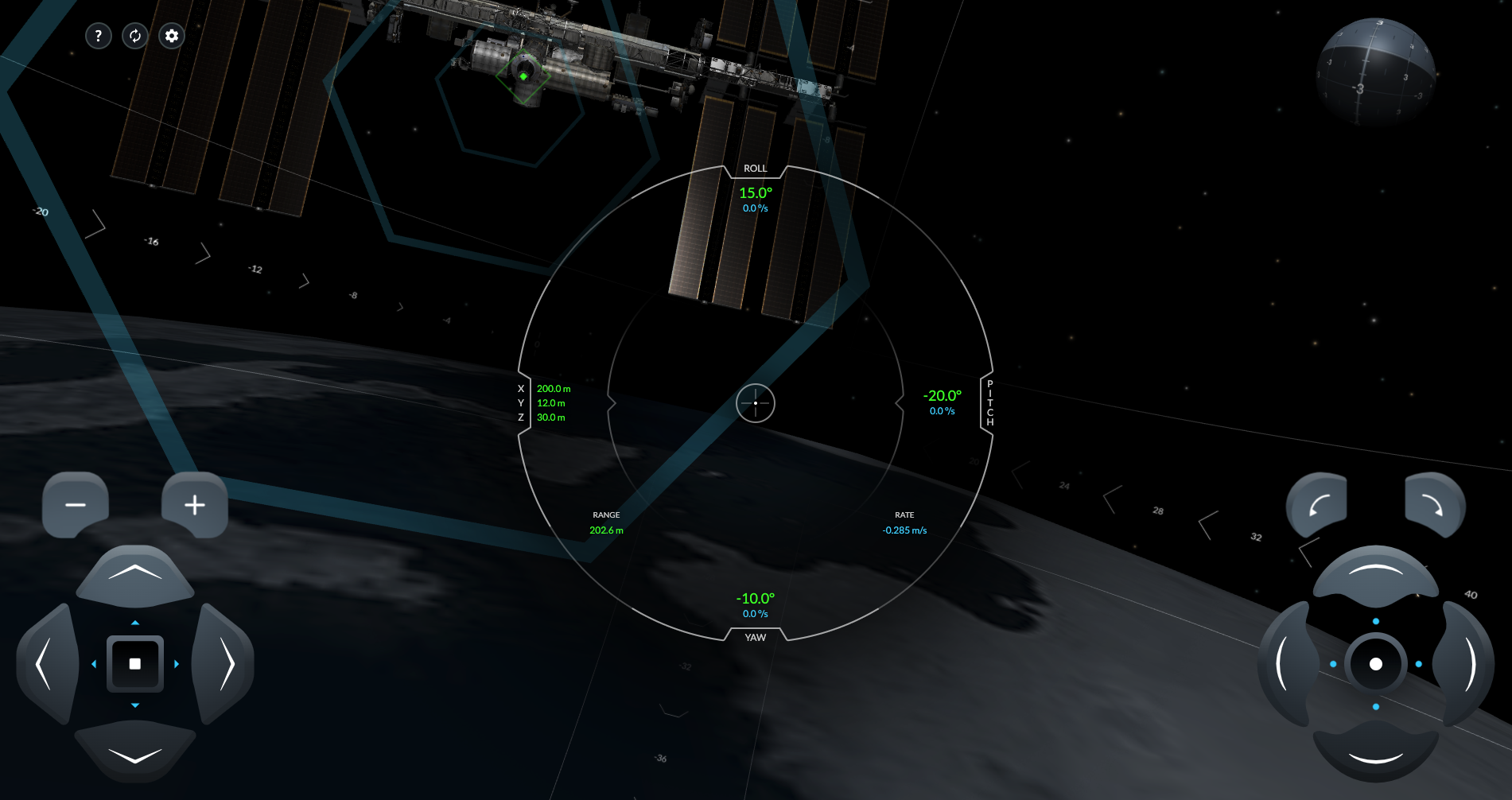This screenshot has width=1512, height=800.
Task: Yaw left with the right pad's left button
Action: pyautogui.click(x=1285, y=664)
